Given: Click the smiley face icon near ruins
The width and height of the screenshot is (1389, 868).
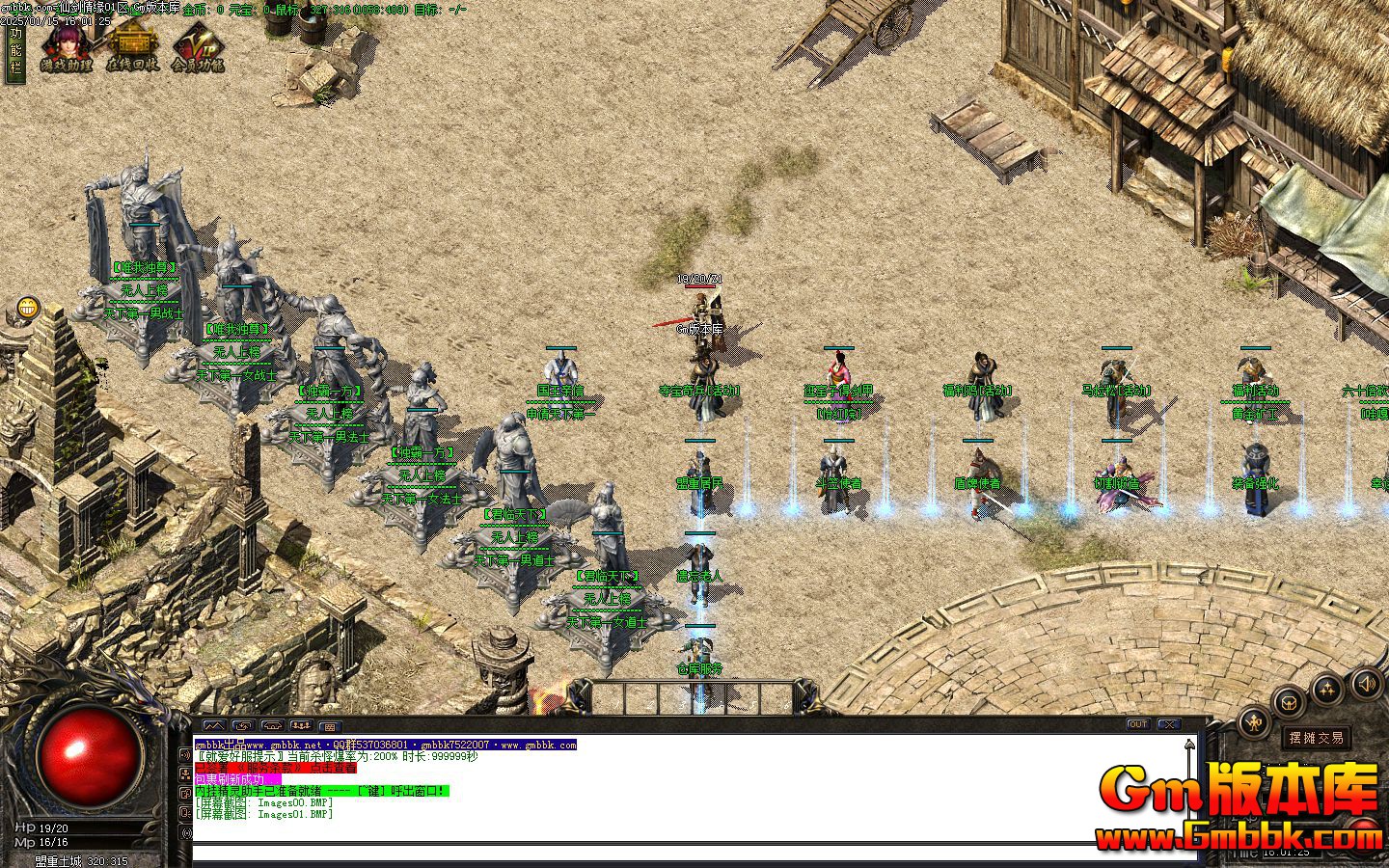Looking at the screenshot, I should coord(28,309).
